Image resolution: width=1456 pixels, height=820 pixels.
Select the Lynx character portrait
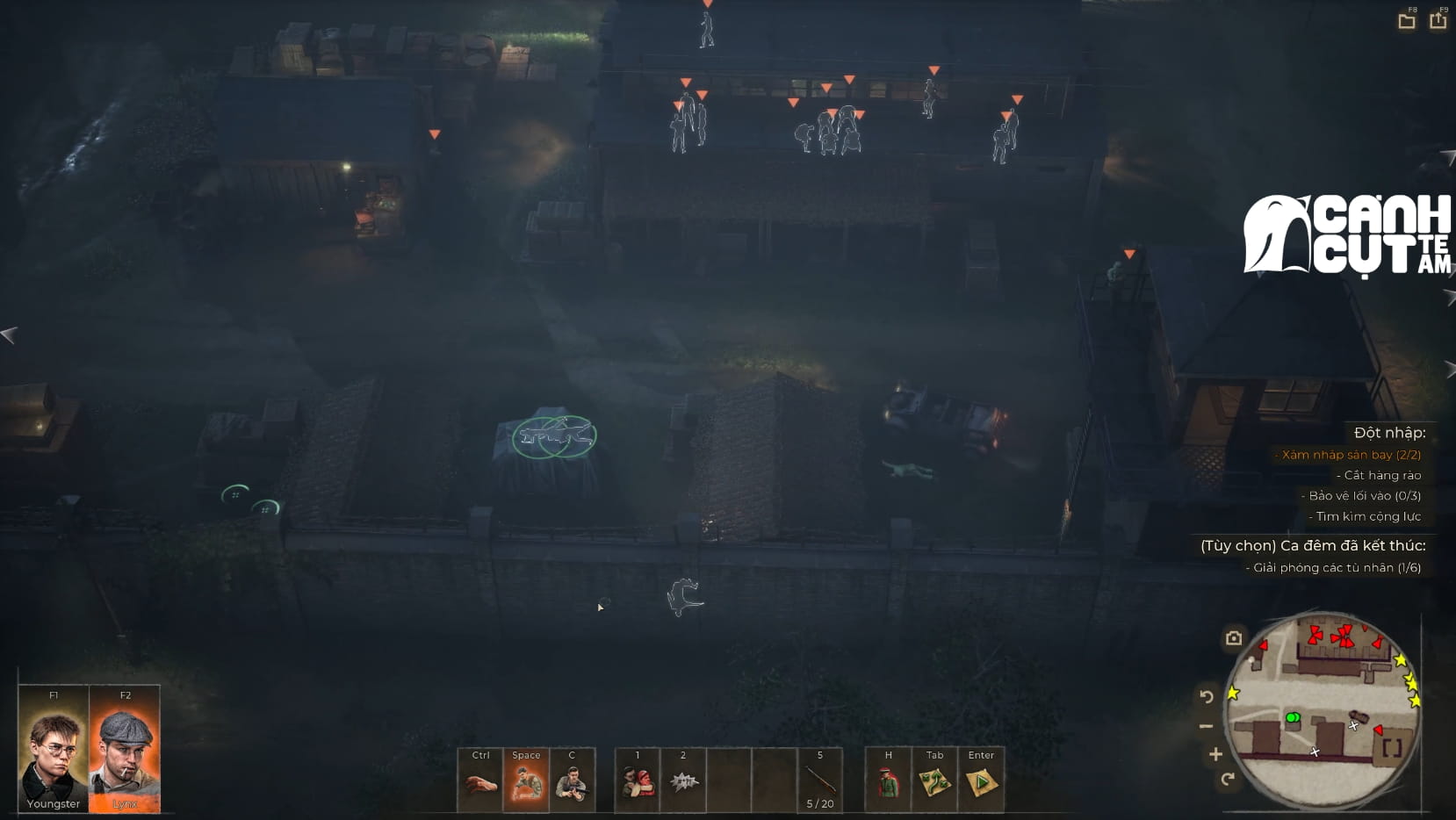[125, 749]
